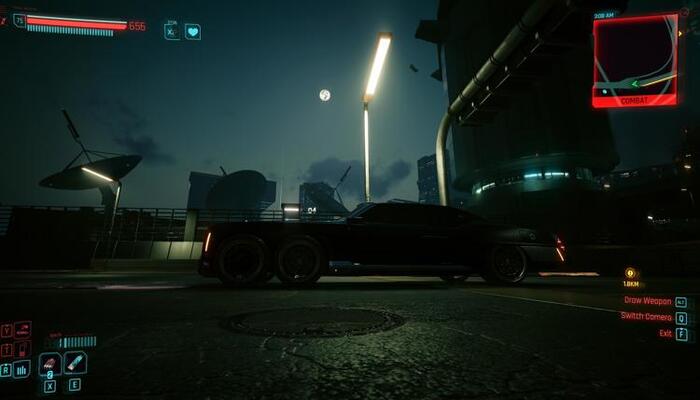Click the yellow objective distance marker

[x=631, y=273]
